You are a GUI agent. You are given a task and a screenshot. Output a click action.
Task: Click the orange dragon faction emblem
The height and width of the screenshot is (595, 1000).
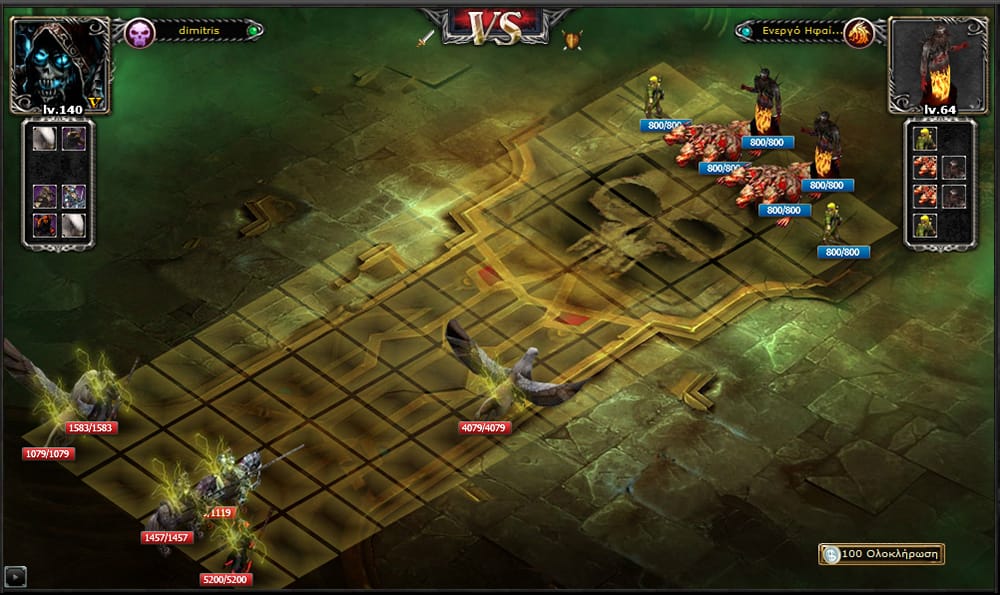858,33
